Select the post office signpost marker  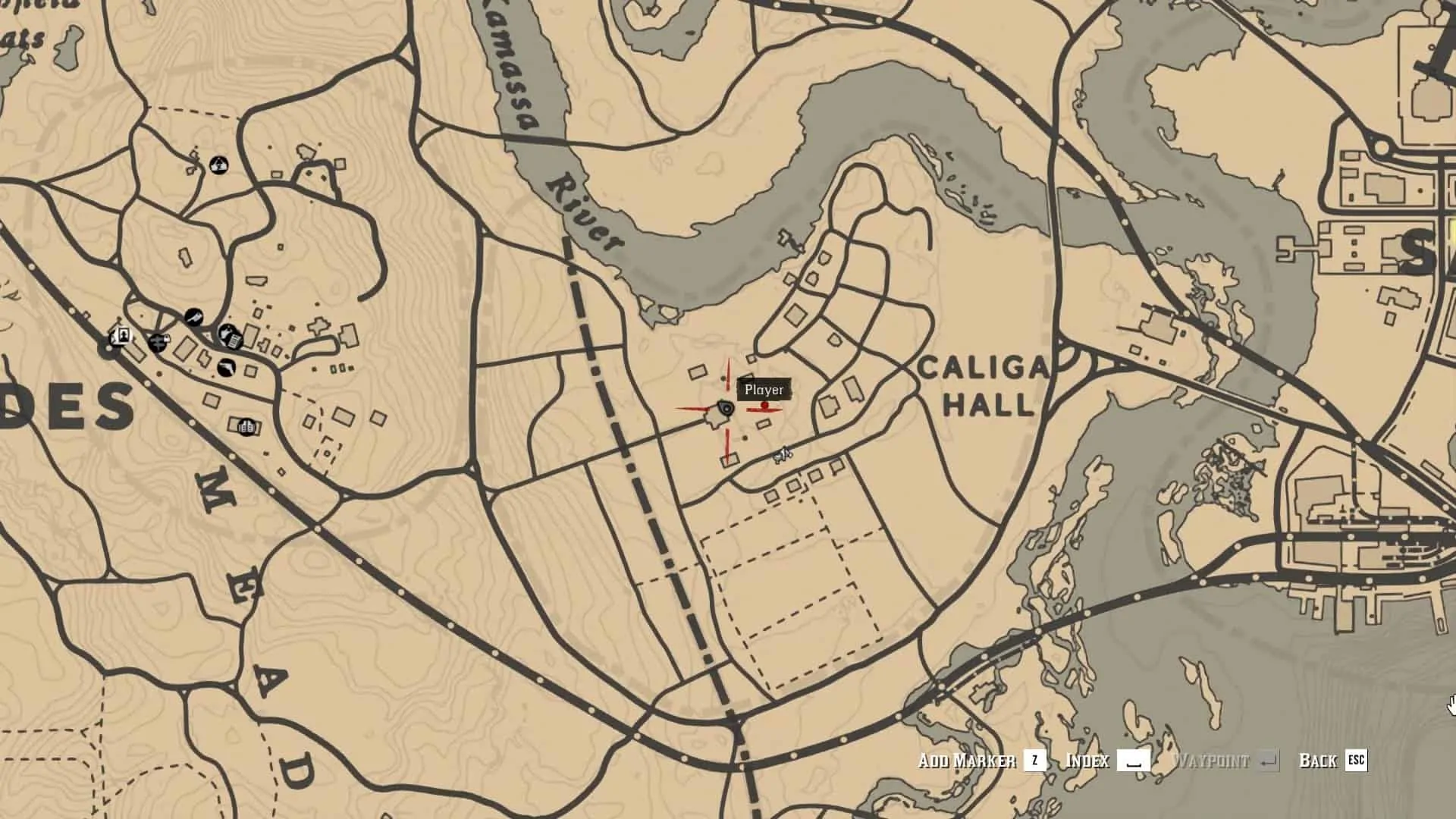click(158, 343)
